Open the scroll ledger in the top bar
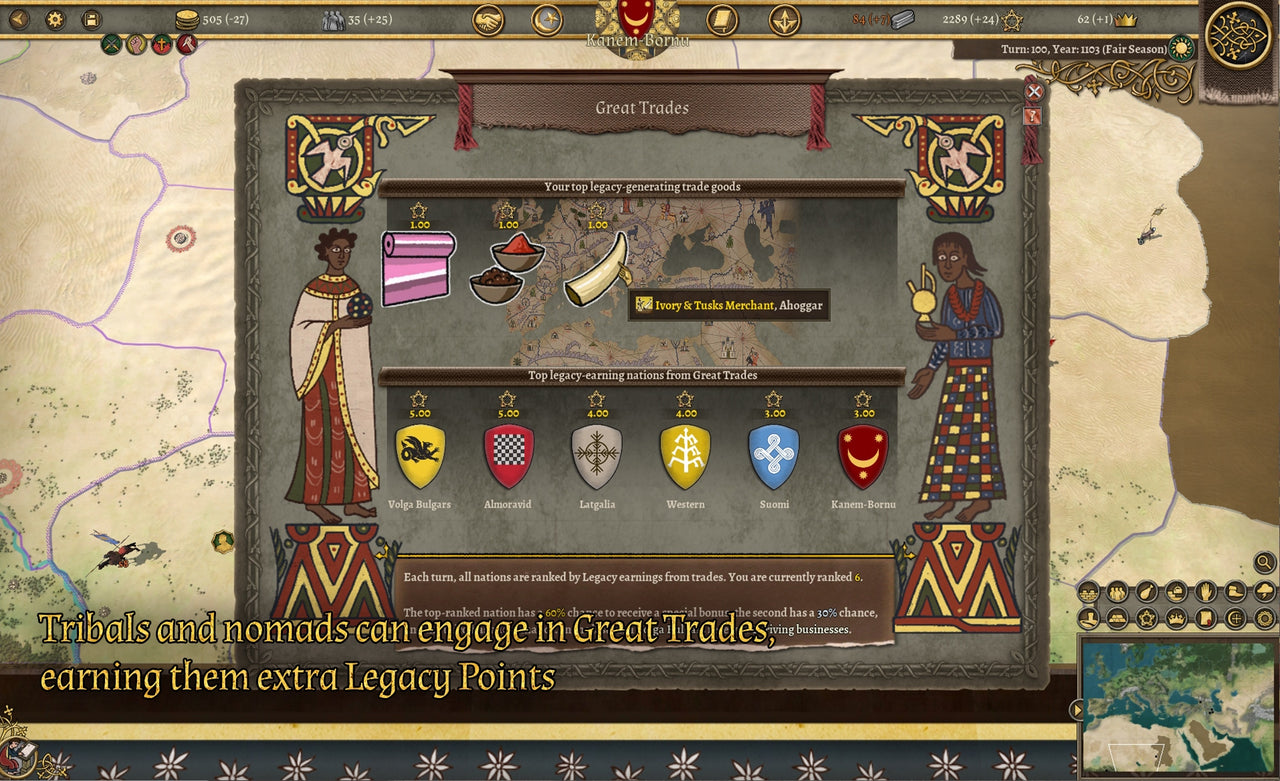 pyautogui.click(x=721, y=19)
